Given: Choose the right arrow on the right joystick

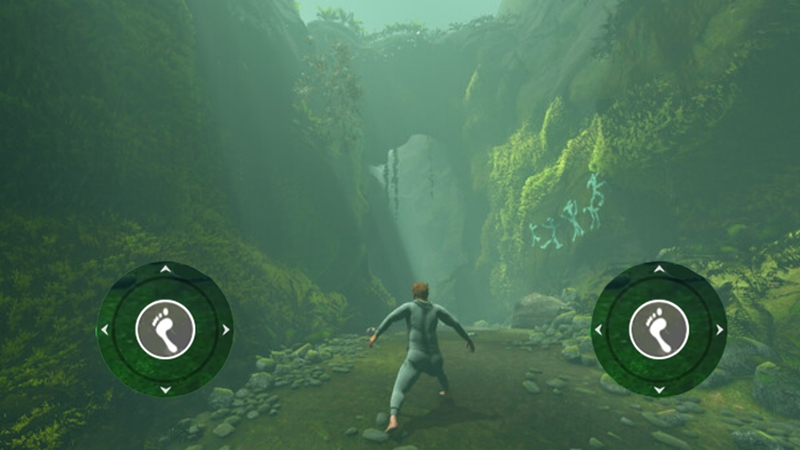Looking at the screenshot, I should click(720, 329).
